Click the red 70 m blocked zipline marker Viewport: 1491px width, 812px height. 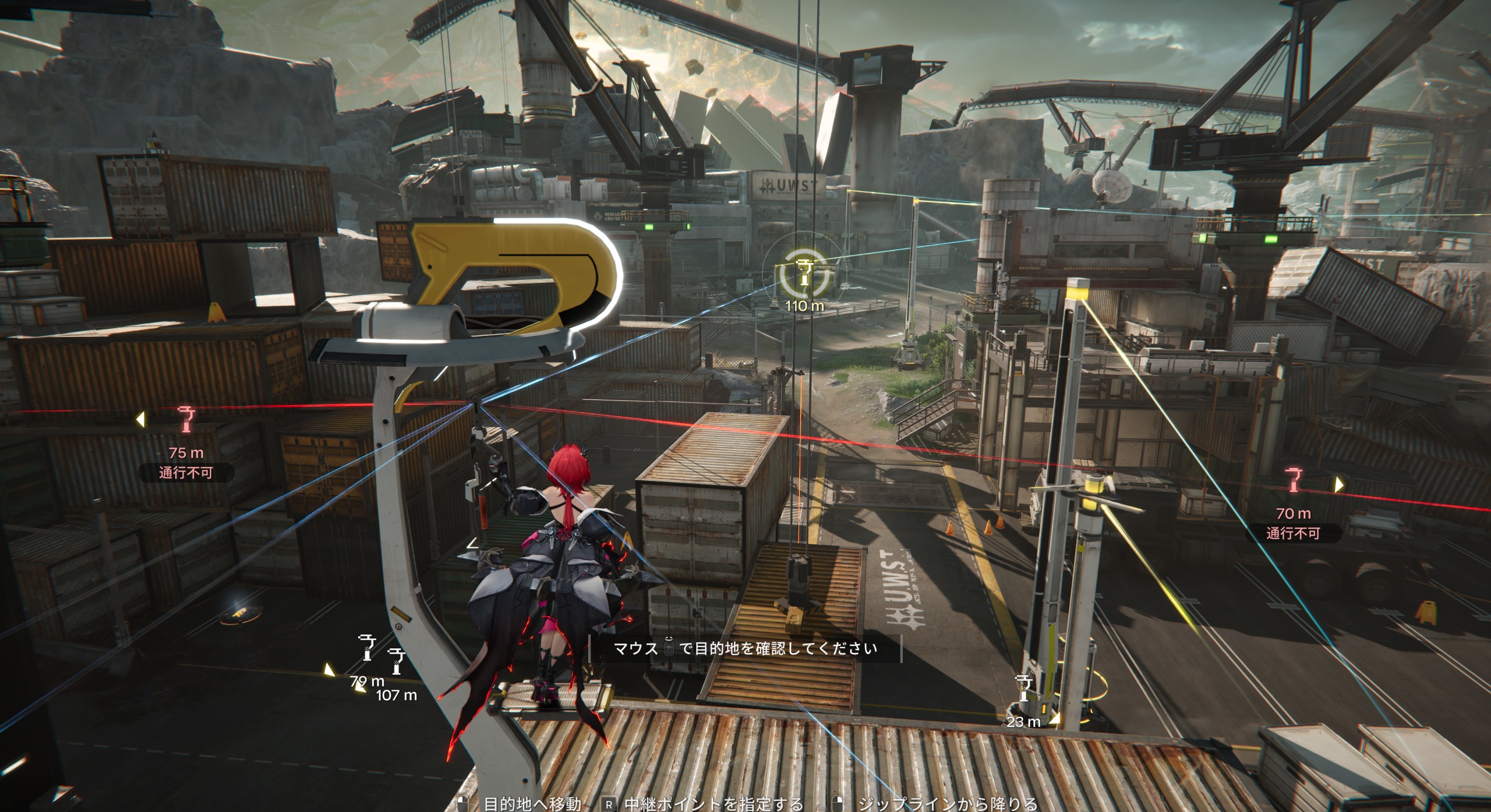click(1293, 480)
